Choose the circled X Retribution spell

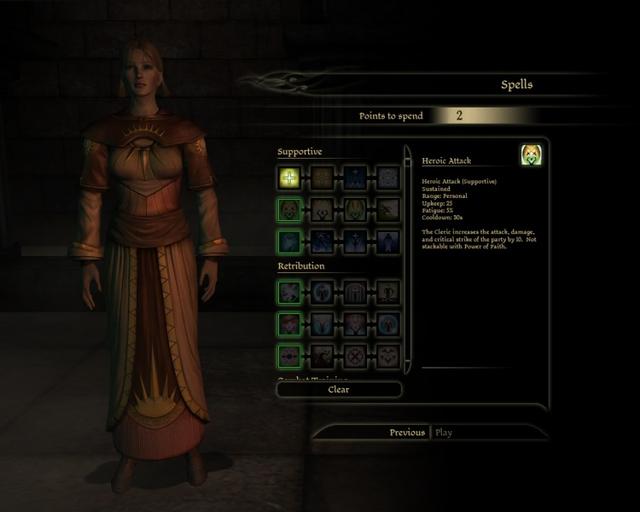pyautogui.click(x=354, y=357)
